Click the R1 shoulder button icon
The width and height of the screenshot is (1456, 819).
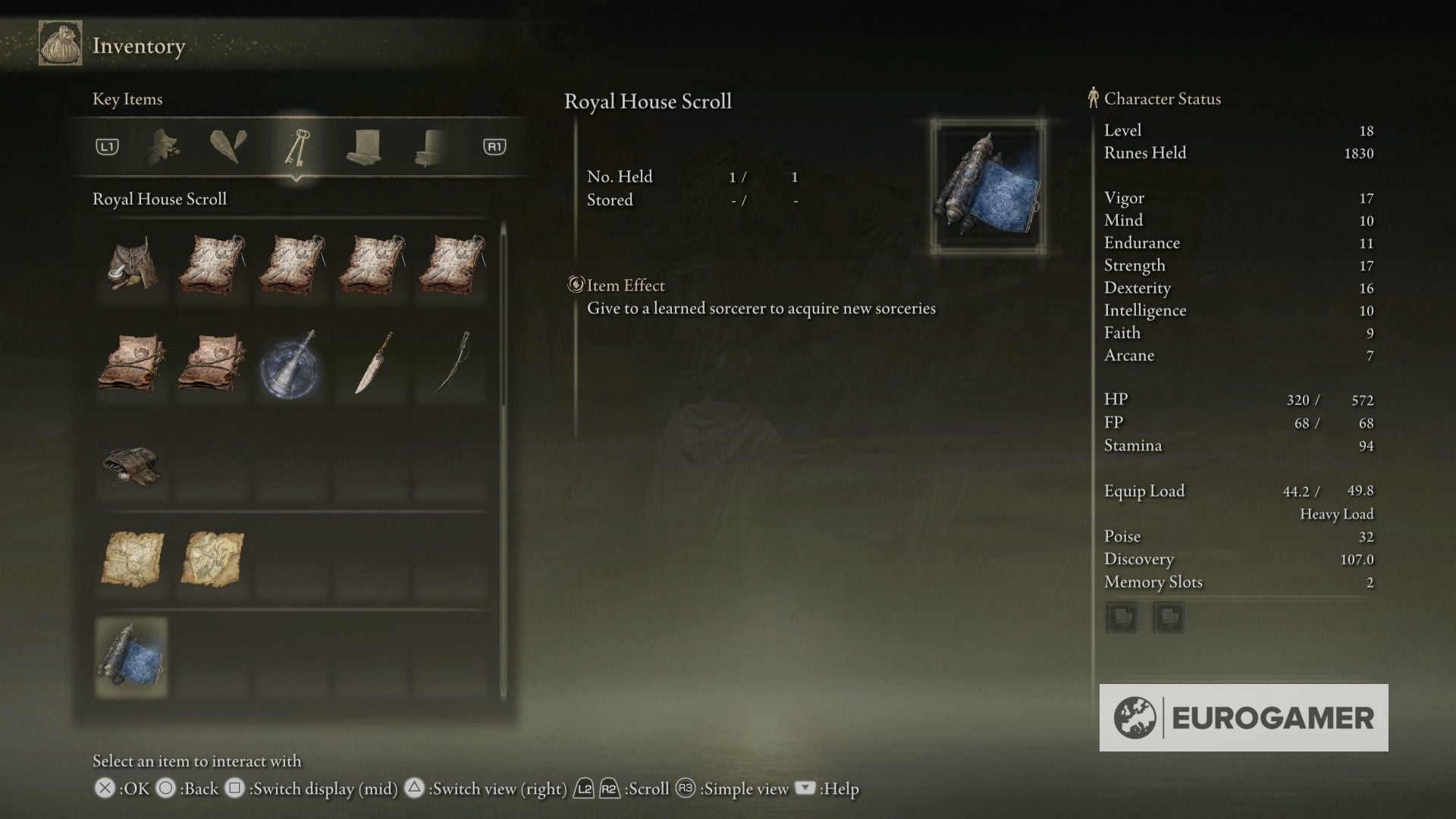click(495, 147)
